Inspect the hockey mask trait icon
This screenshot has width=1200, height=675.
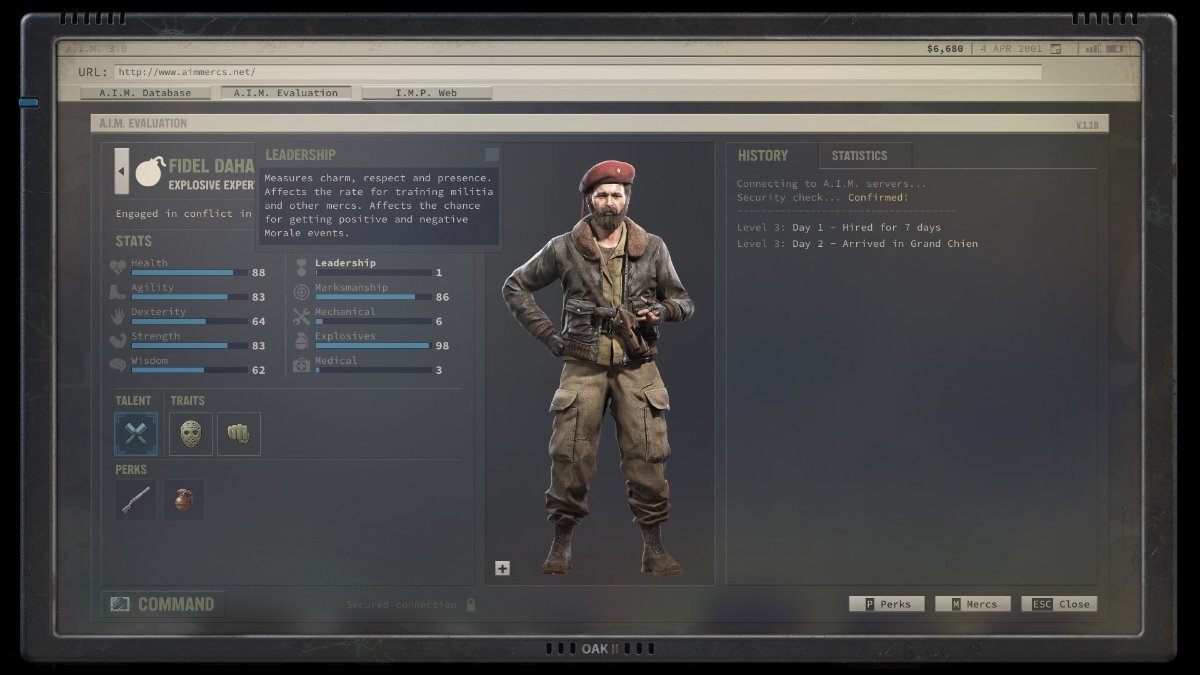[191, 434]
